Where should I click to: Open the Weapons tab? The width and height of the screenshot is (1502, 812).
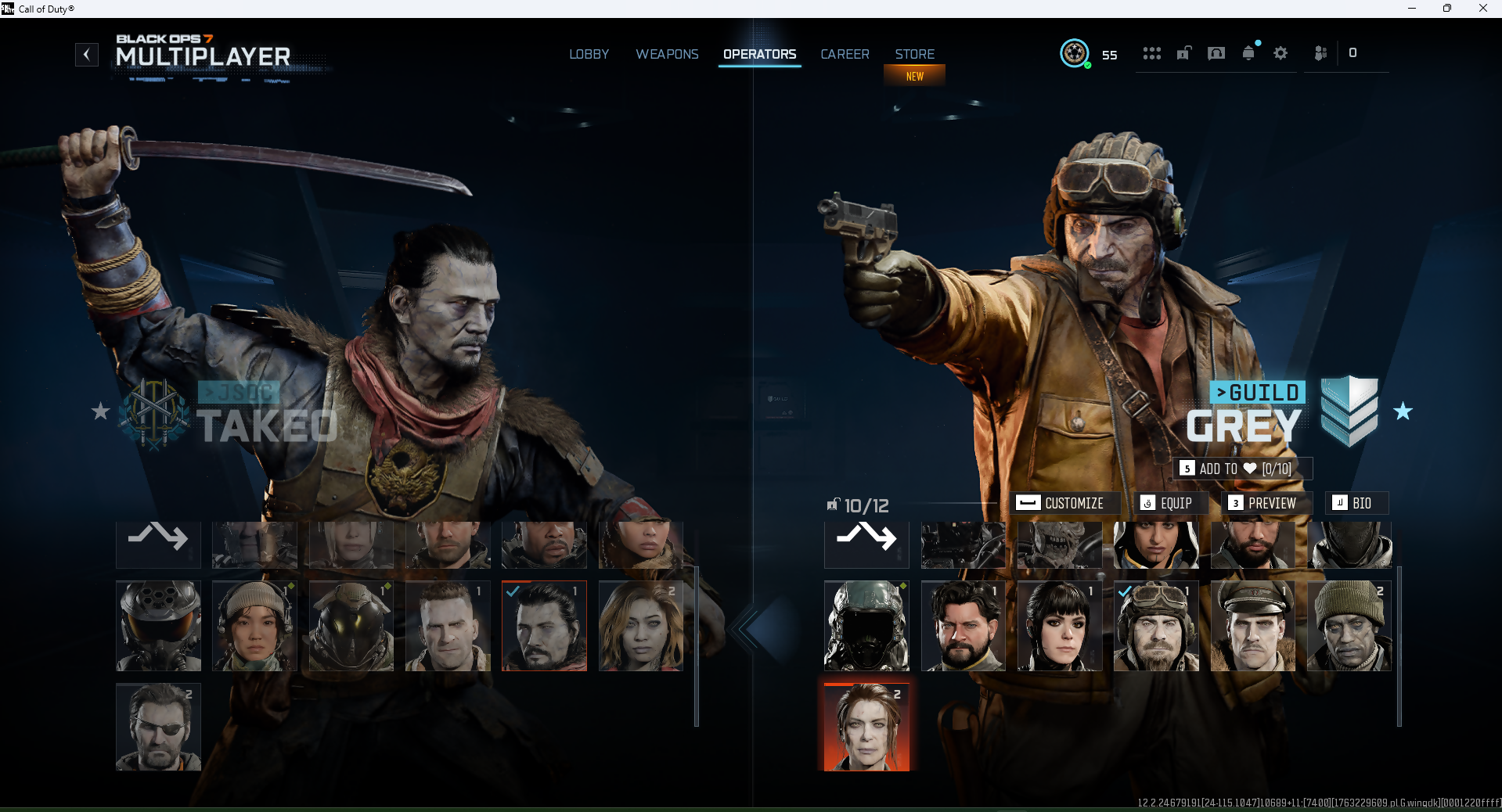(x=667, y=54)
